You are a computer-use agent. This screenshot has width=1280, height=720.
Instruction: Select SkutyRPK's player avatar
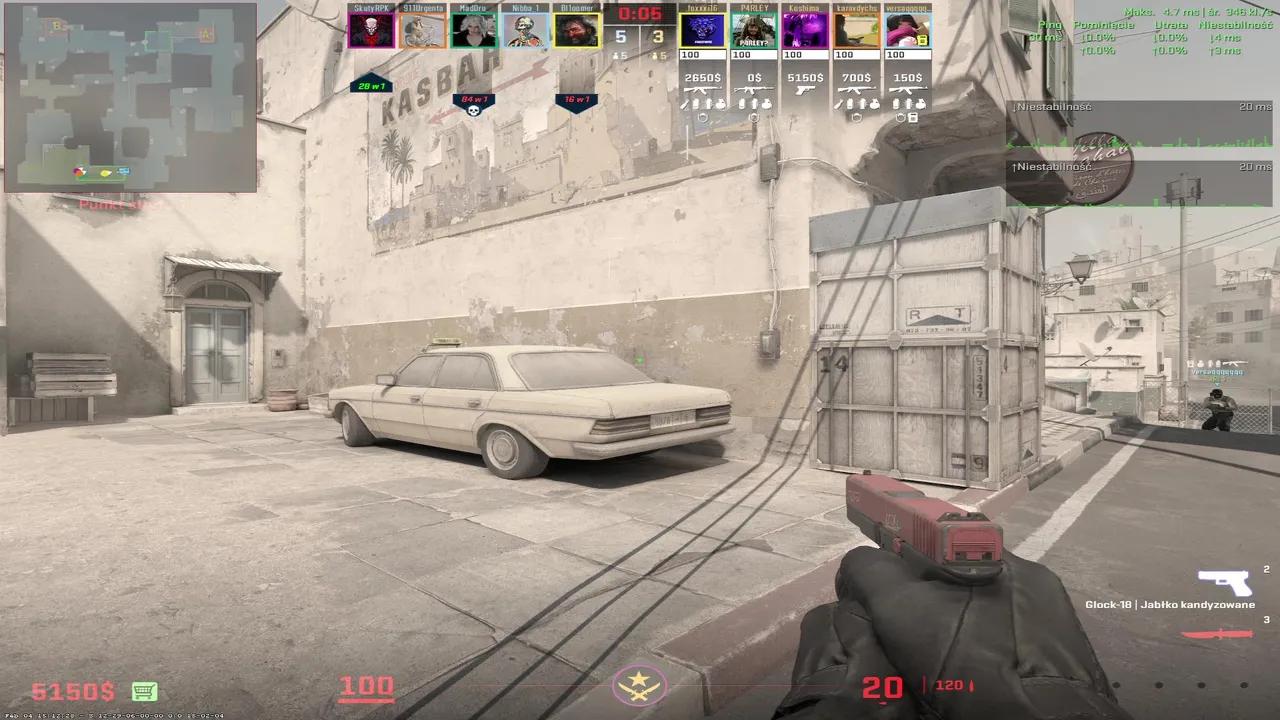pos(371,30)
